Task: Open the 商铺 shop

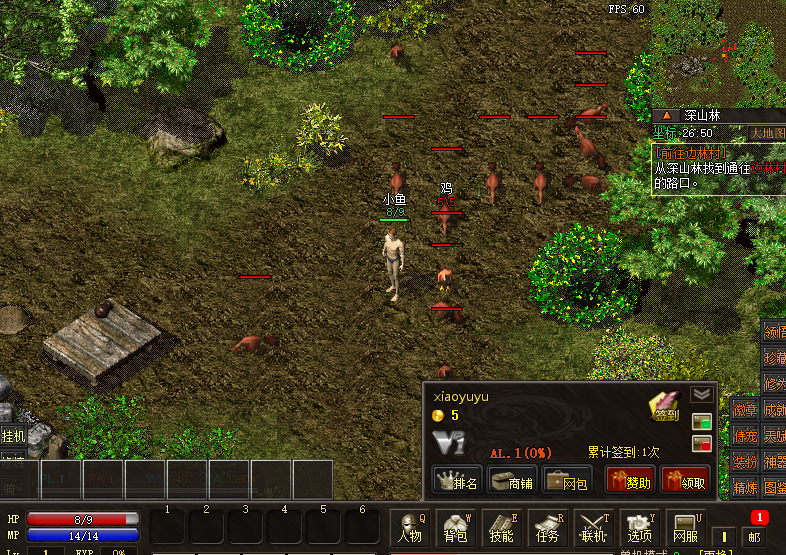Action: click(513, 480)
